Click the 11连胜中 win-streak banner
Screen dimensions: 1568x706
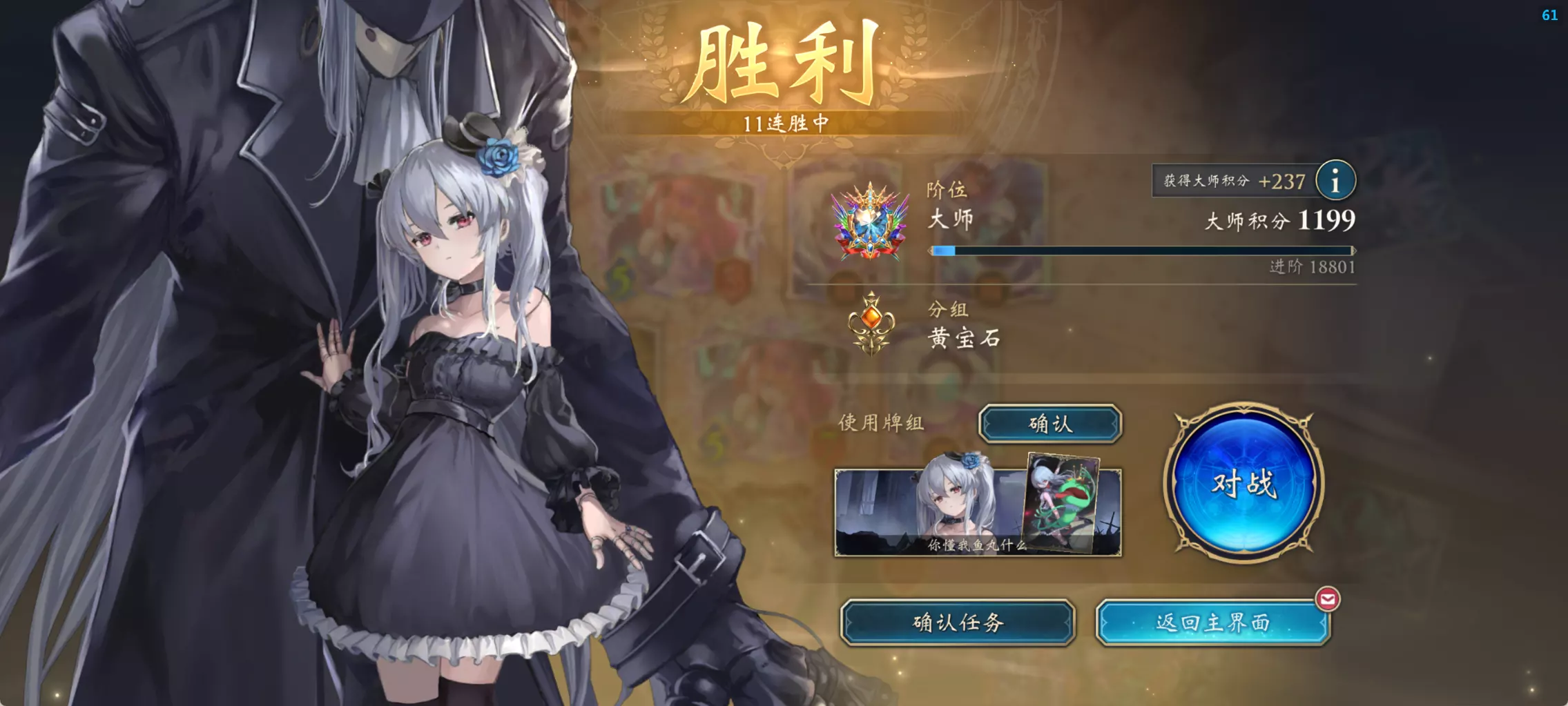(785, 121)
